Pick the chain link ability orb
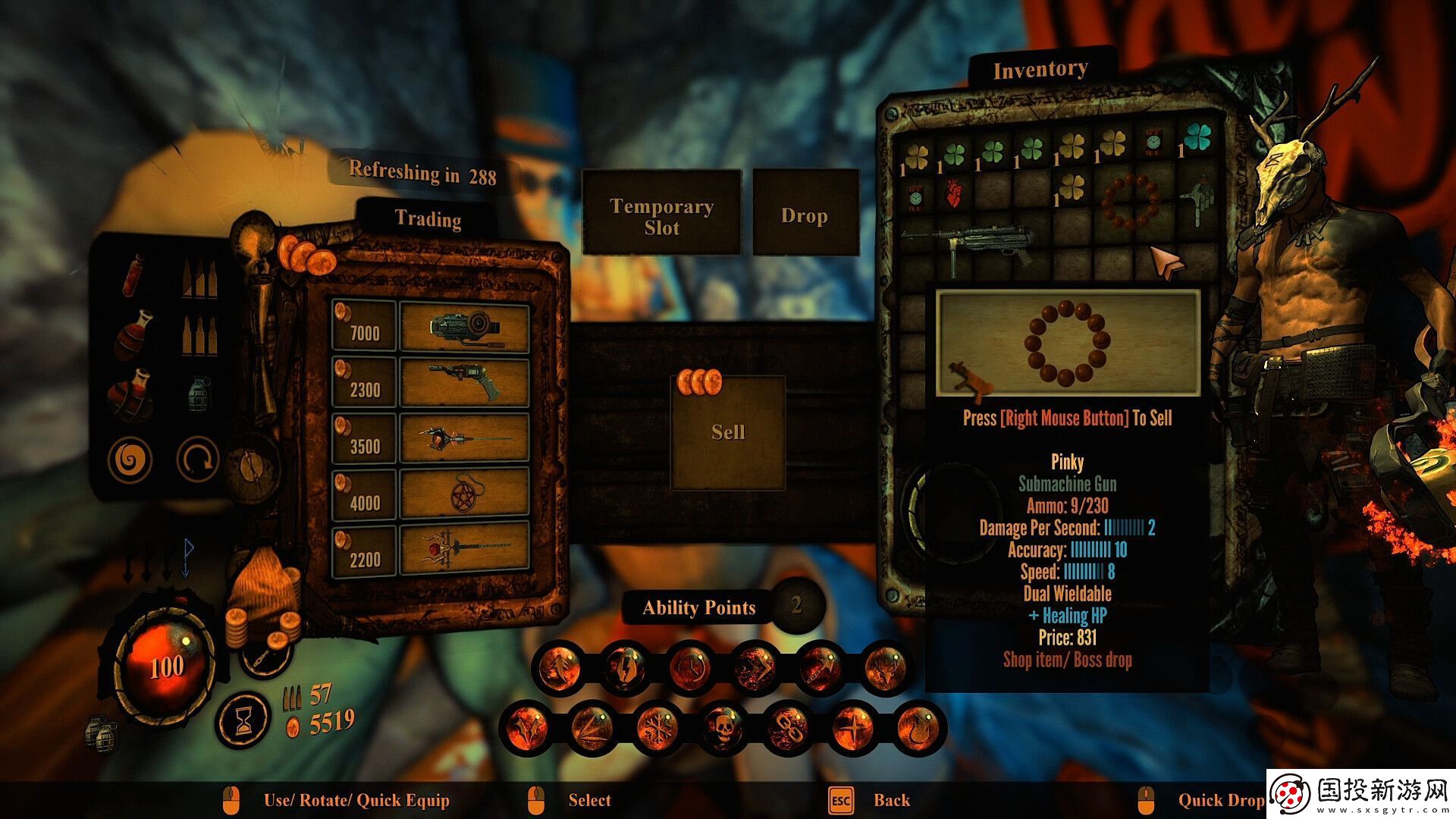1456x819 pixels. [788, 727]
